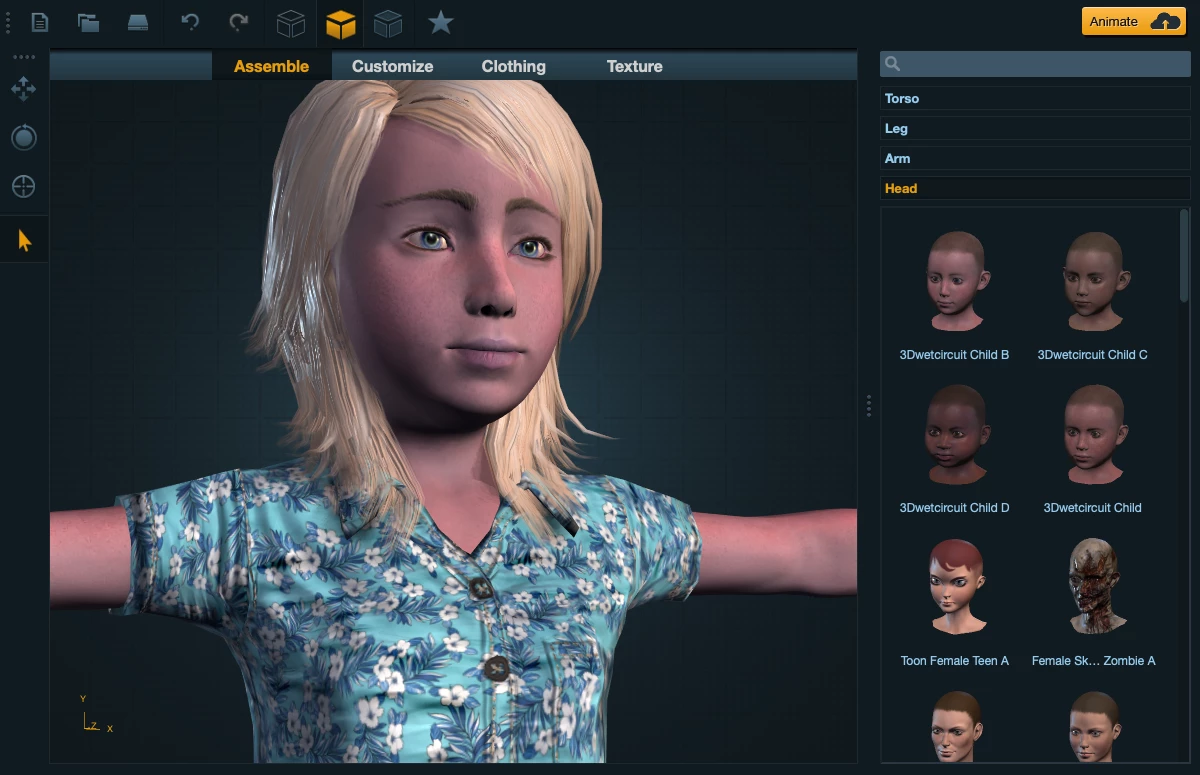Screen dimensions: 1200x775
Task: Collapse the Head category
Action: [1034, 188]
